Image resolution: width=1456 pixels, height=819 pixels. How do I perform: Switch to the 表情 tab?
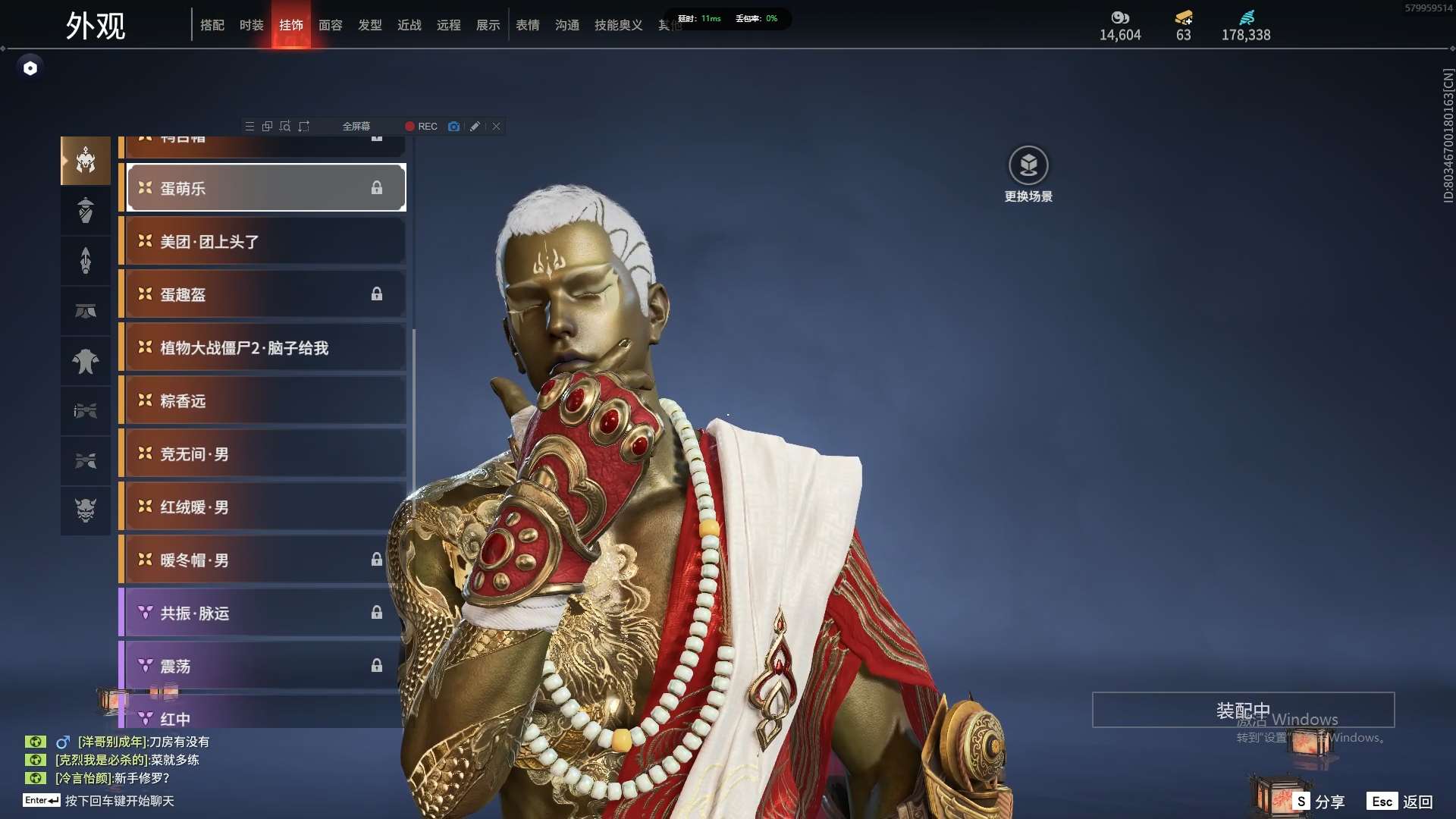[528, 25]
